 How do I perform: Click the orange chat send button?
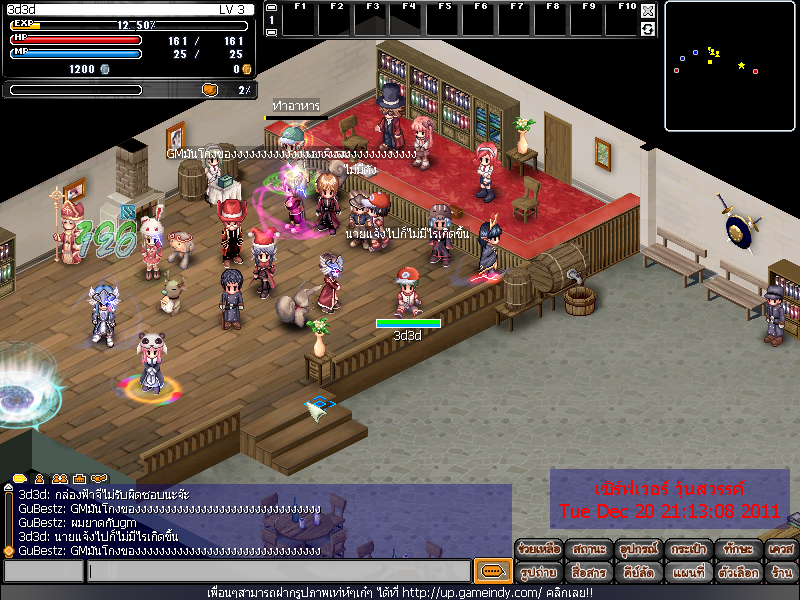coord(492,572)
